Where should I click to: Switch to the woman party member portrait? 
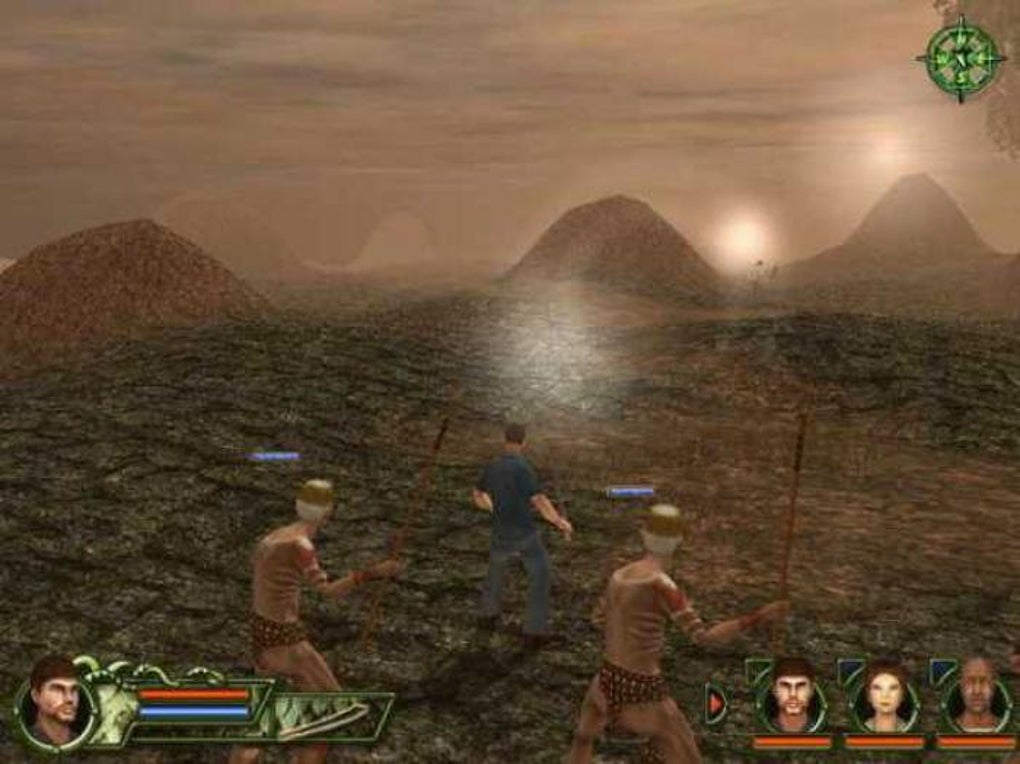pyautogui.click(x=884, y=695)
